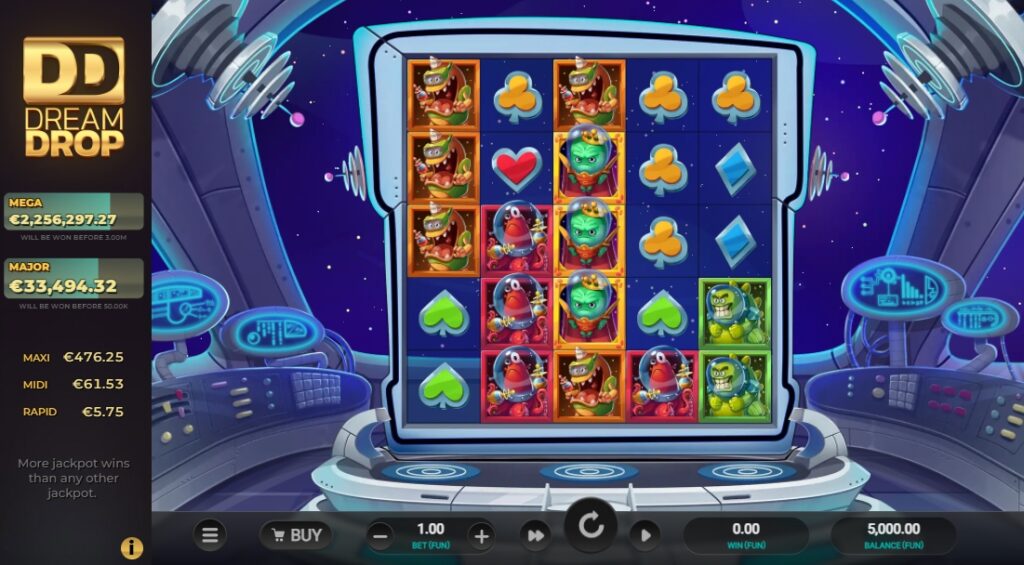Screen dimensions: 1024x565
Task: Select the Major jackpot banner
Action: 74,279
